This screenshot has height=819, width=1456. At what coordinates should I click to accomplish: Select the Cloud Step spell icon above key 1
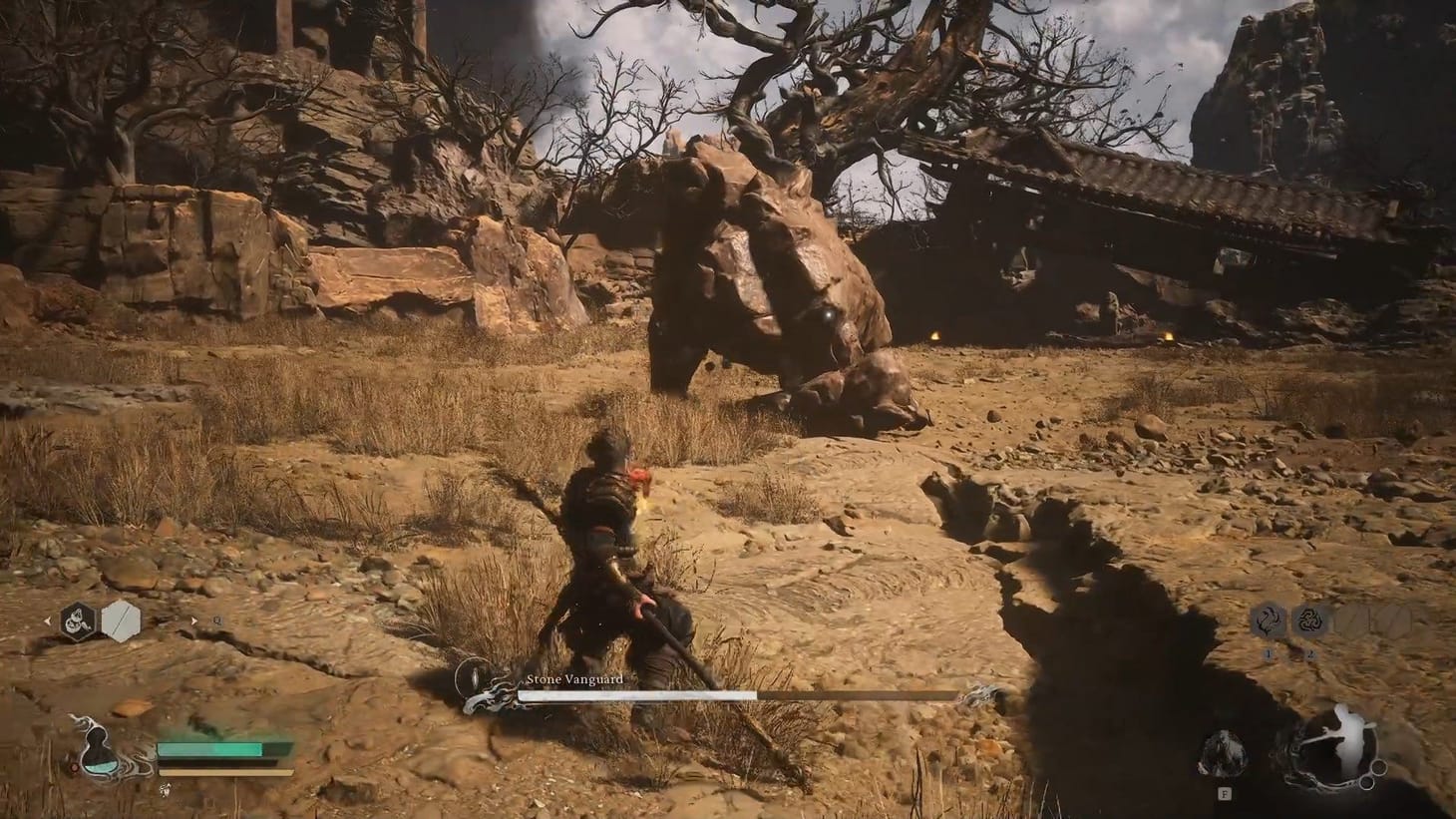tap(1269, 621)
